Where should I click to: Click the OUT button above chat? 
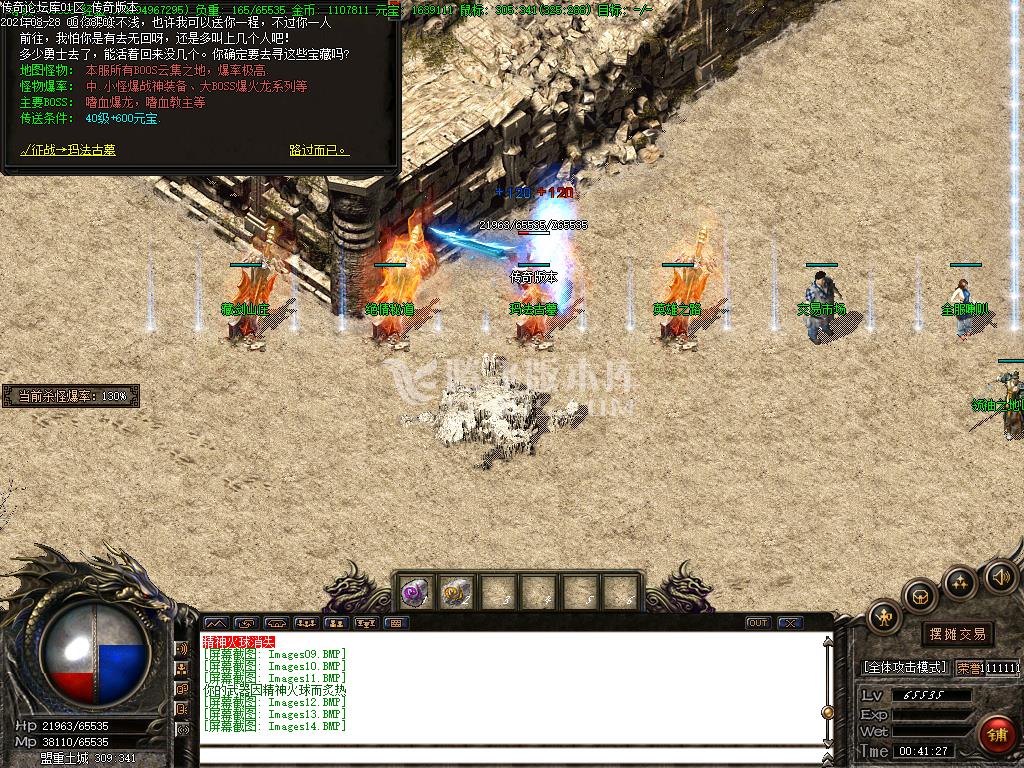(758, 623)
